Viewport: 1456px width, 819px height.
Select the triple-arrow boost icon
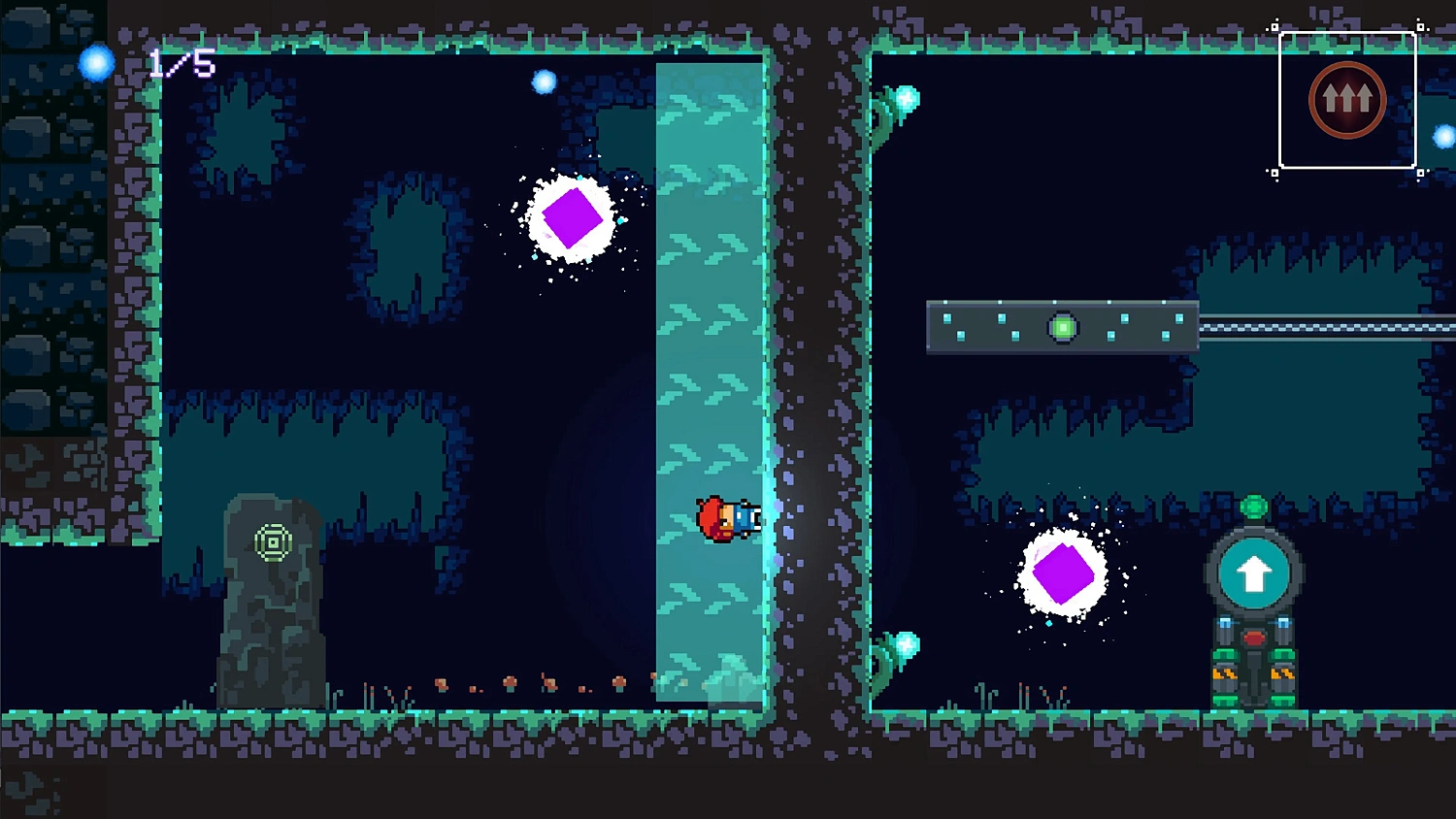[1346, 97]
